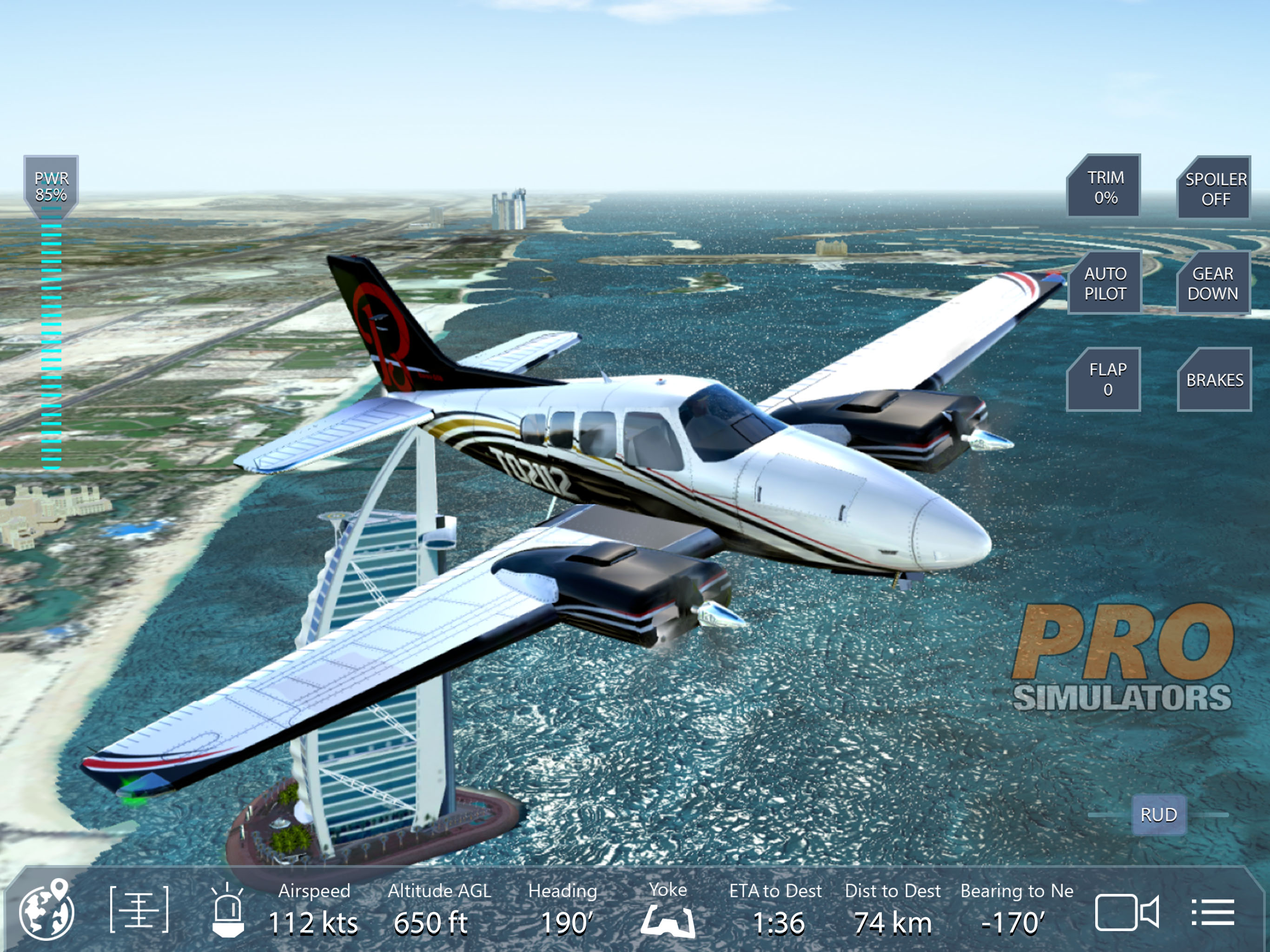The width and height of the screenshot is (1270, 952).
Task: Open the globe map icon
Action: [47, 910]
